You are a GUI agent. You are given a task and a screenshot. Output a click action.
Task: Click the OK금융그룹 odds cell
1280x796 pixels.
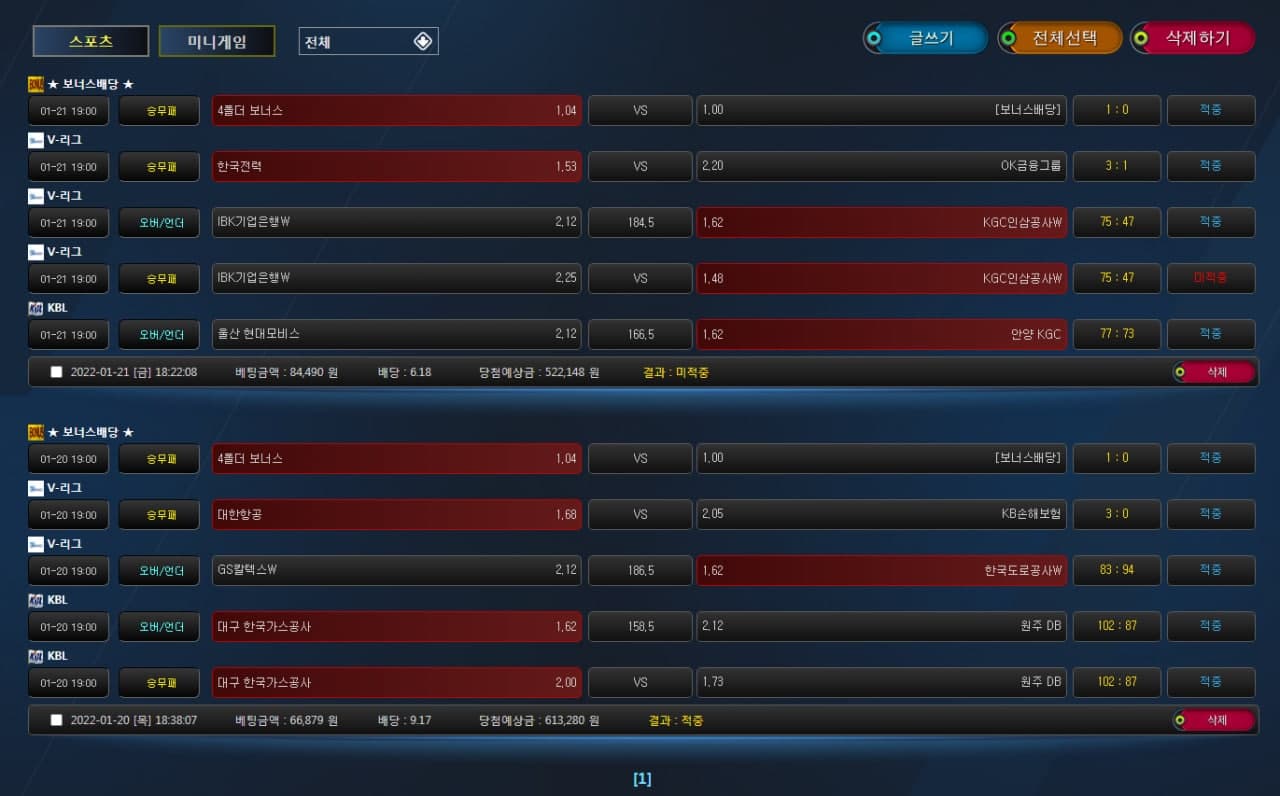coord(881,166)
